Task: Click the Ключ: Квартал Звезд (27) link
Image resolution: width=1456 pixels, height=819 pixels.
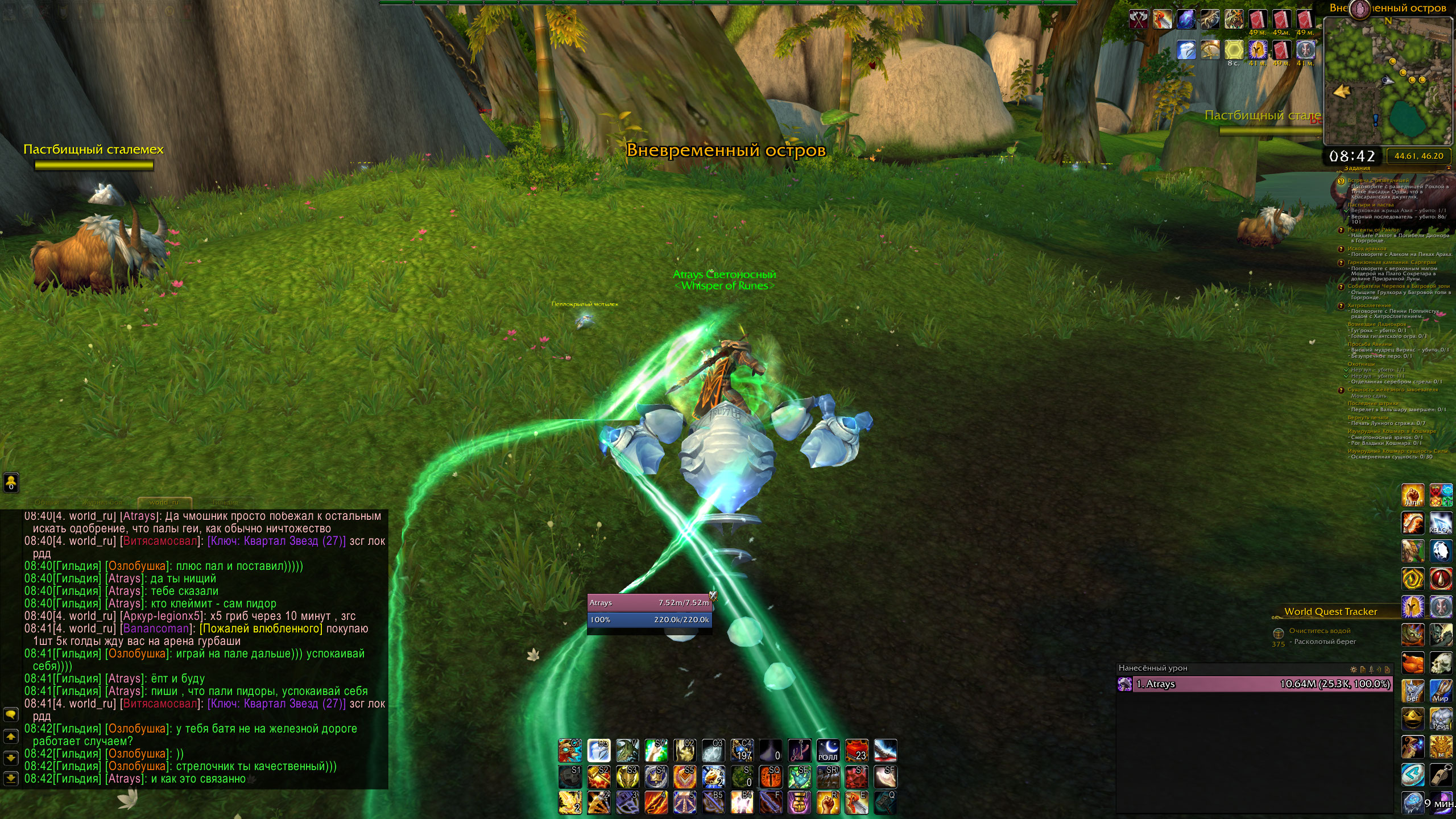Action: [276, 541]
